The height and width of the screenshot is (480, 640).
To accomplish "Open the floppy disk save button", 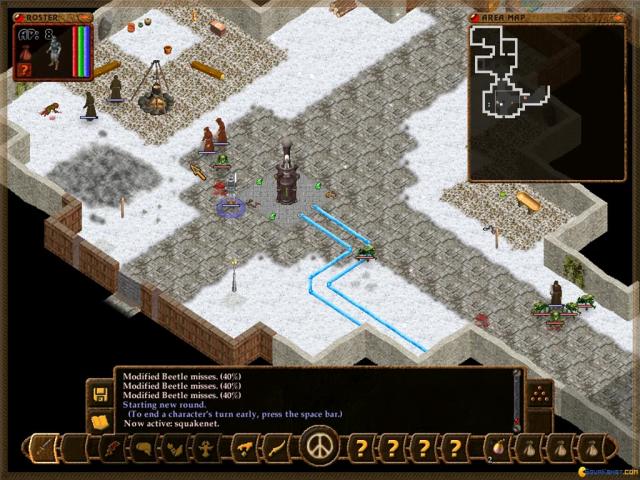I will tap(99, 393).
